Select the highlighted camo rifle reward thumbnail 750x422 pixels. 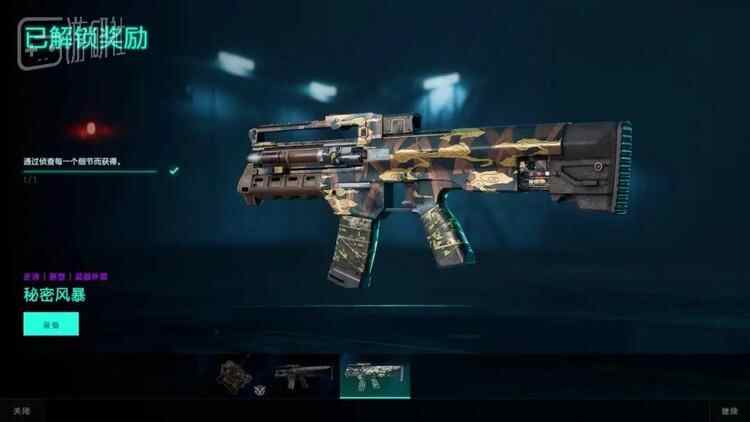(375, 377)
